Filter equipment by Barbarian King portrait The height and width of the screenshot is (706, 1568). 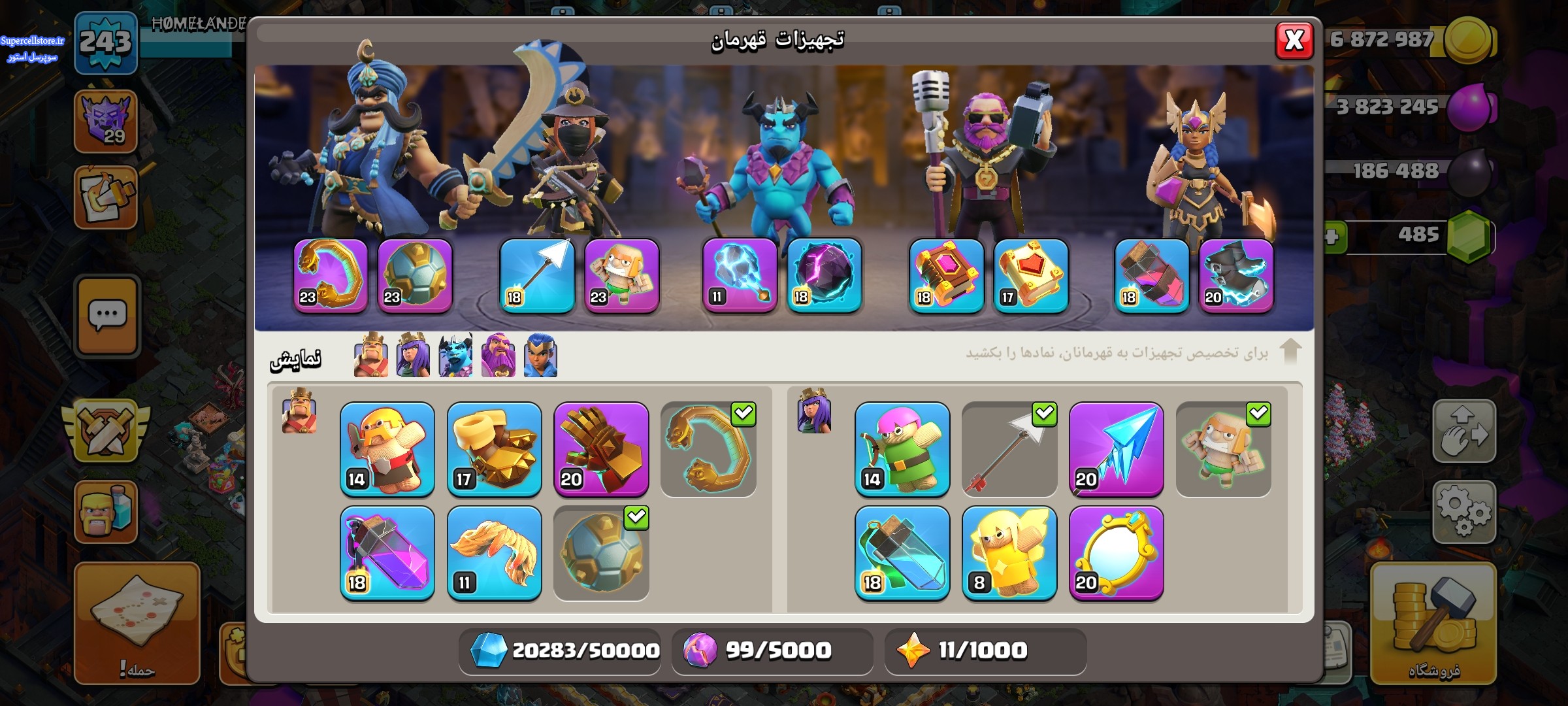point(370,356)
